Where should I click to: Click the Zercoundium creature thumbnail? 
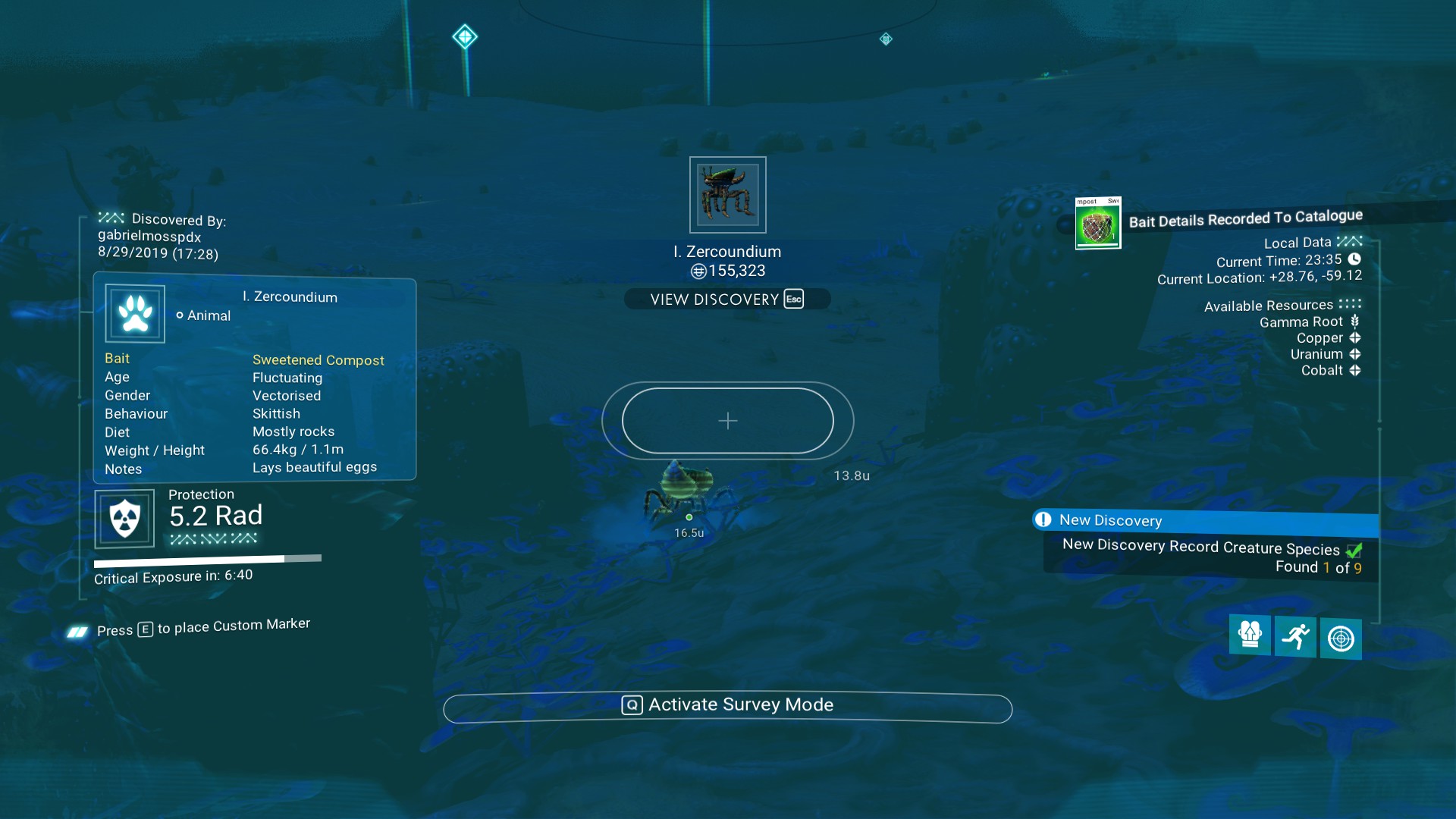[x=727, y=195]
